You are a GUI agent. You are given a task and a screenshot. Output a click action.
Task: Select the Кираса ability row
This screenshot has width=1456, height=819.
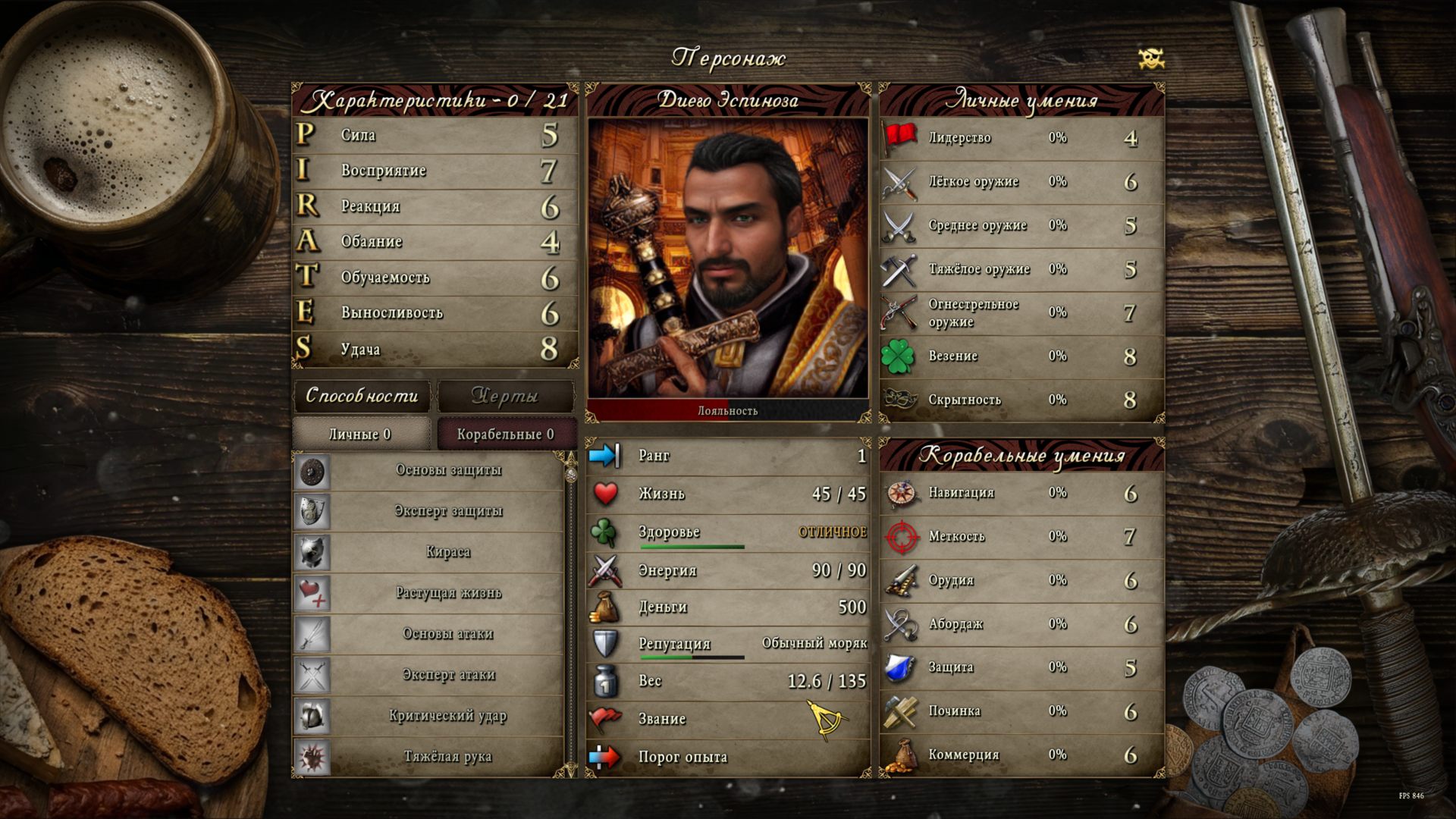pos(447,552)
